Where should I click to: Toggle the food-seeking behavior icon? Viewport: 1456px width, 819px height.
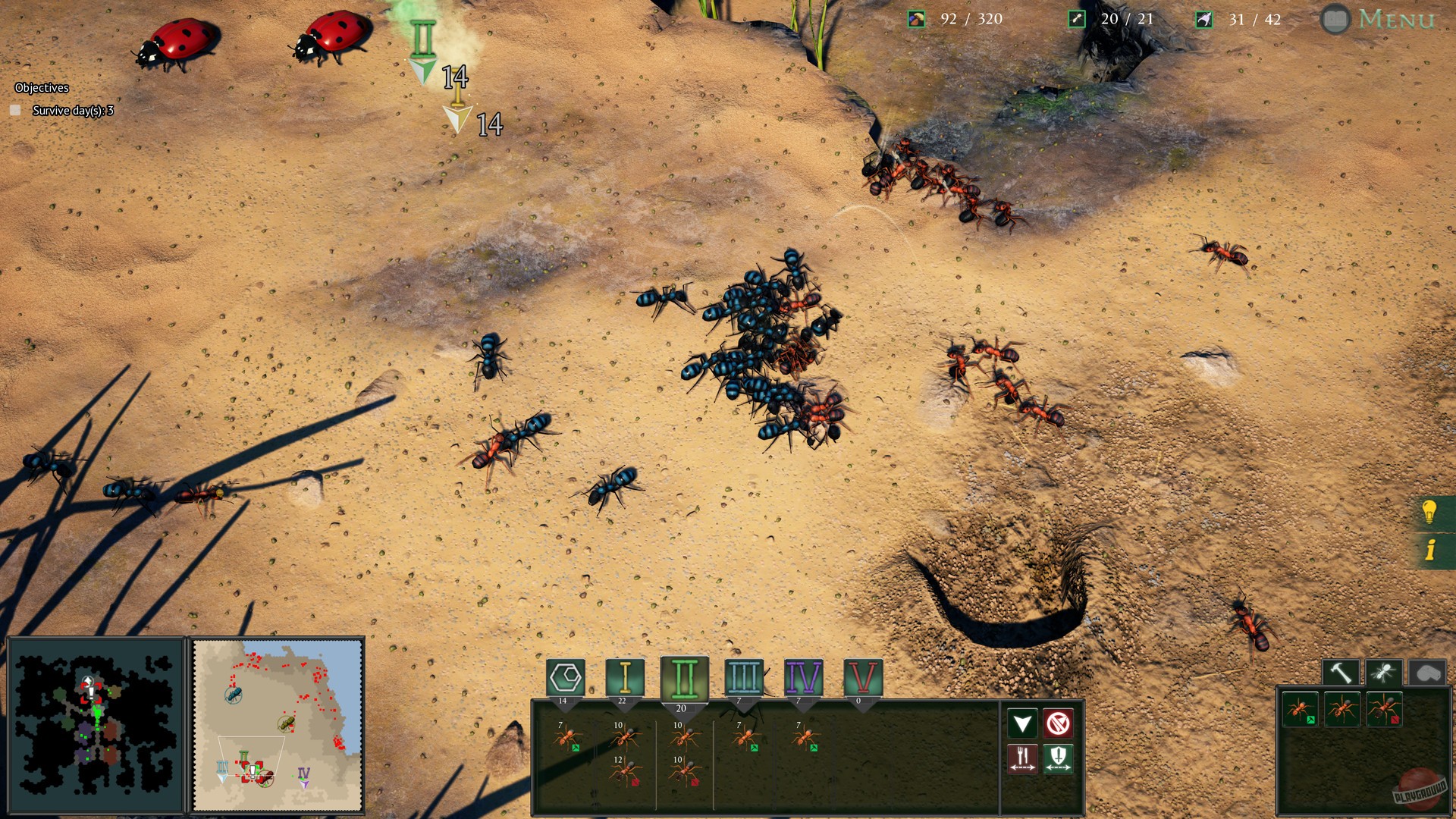coord(1022,760)
